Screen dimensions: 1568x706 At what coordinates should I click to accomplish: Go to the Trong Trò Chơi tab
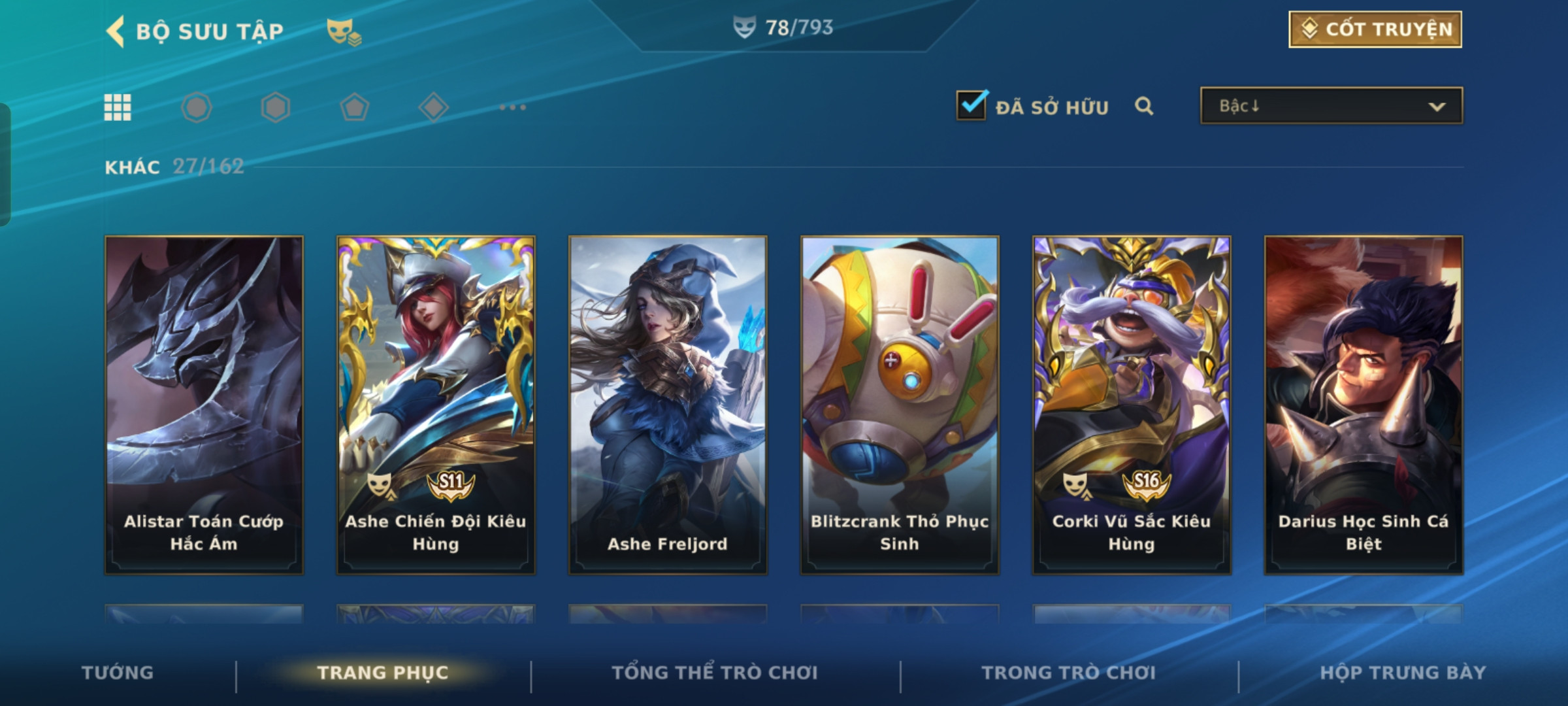pyautogui.click(x=1069, y=673)
